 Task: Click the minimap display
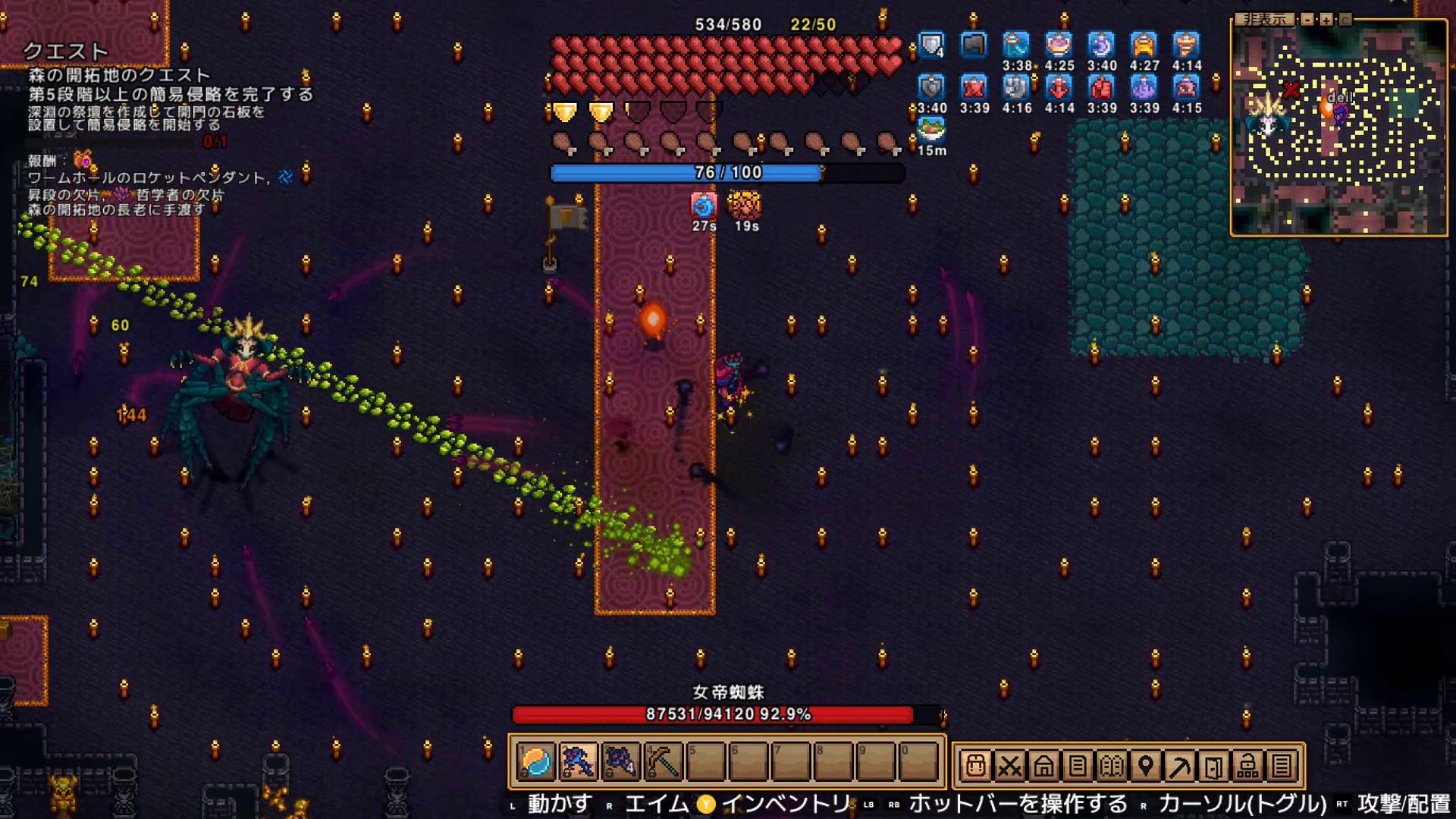pyautogui.click(x=1338, y=129)
